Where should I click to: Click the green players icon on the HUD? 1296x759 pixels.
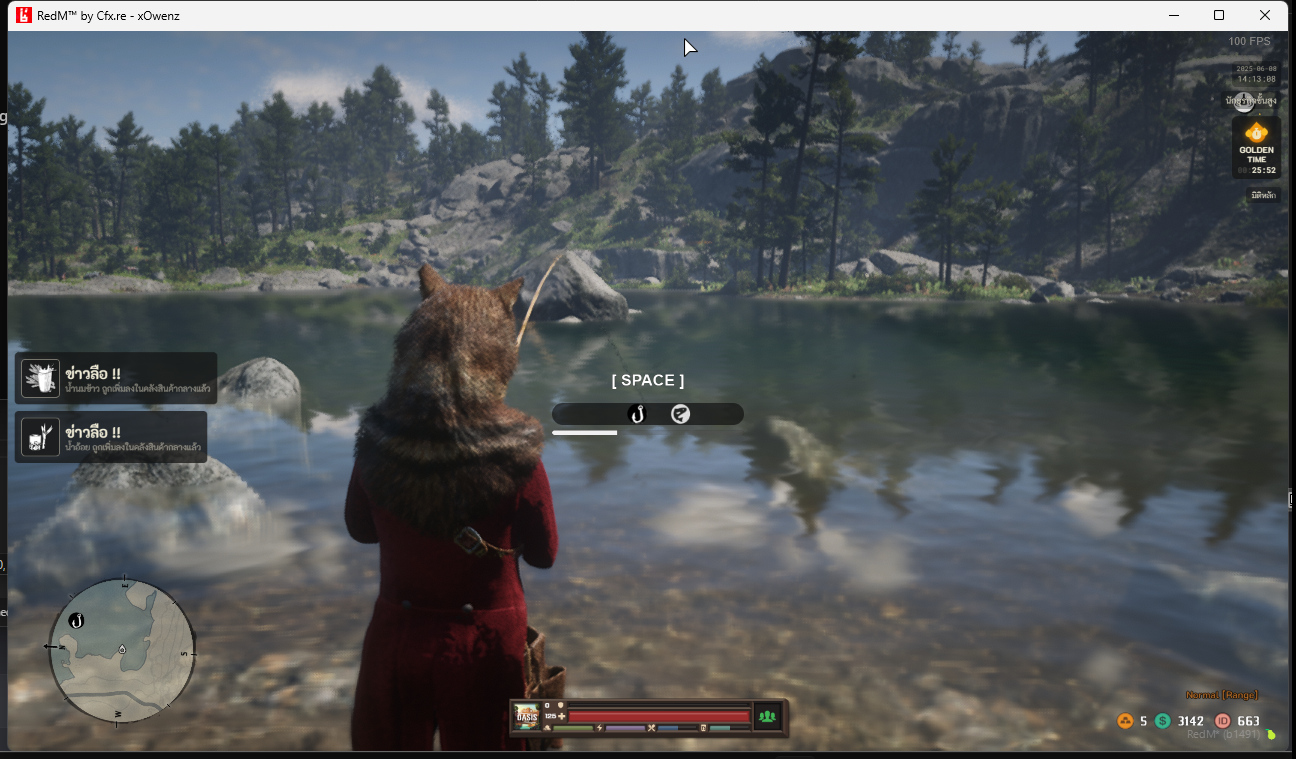coord(767,716)
